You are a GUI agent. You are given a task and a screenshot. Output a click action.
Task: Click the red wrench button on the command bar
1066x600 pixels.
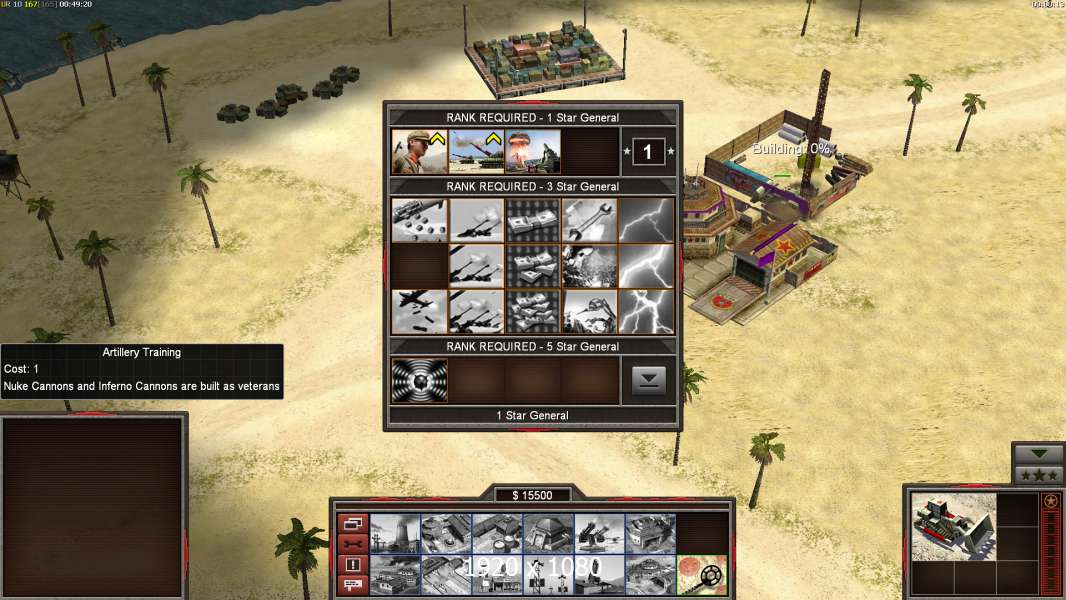click(x=352, y=543)
